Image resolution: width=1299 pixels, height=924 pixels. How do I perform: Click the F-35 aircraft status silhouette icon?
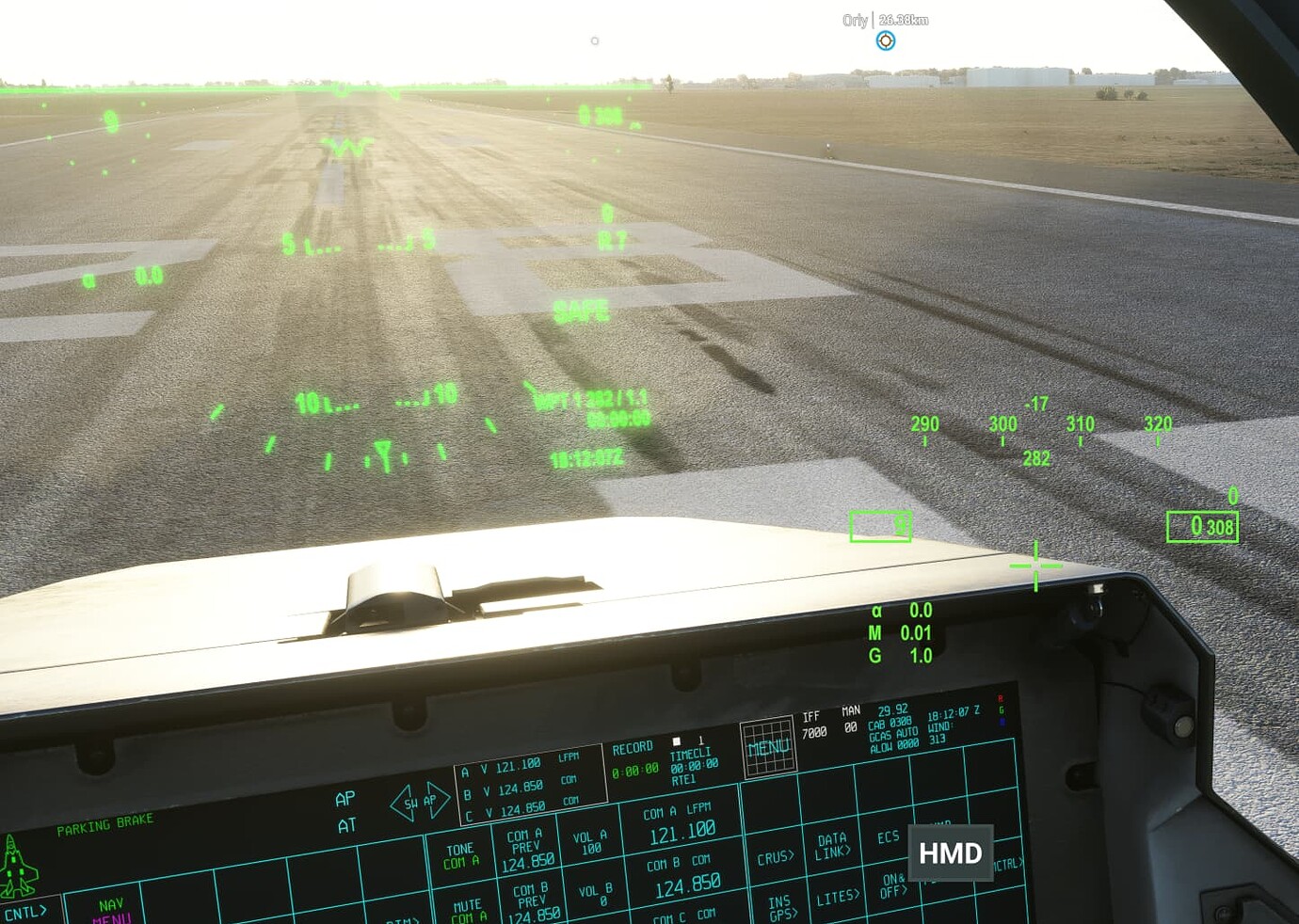[x=17, y=866]
